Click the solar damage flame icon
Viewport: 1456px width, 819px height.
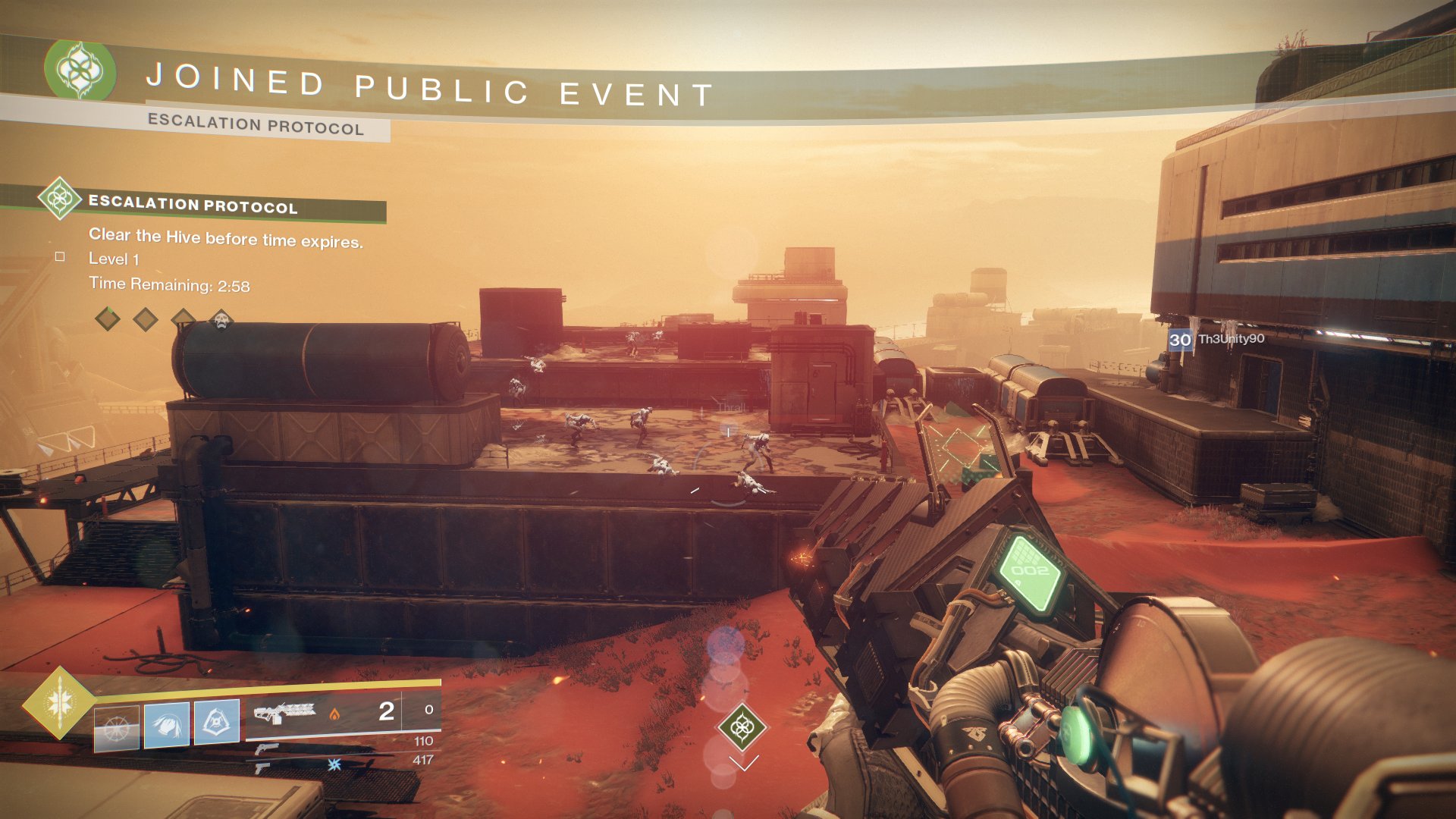(x=335, y=715)
